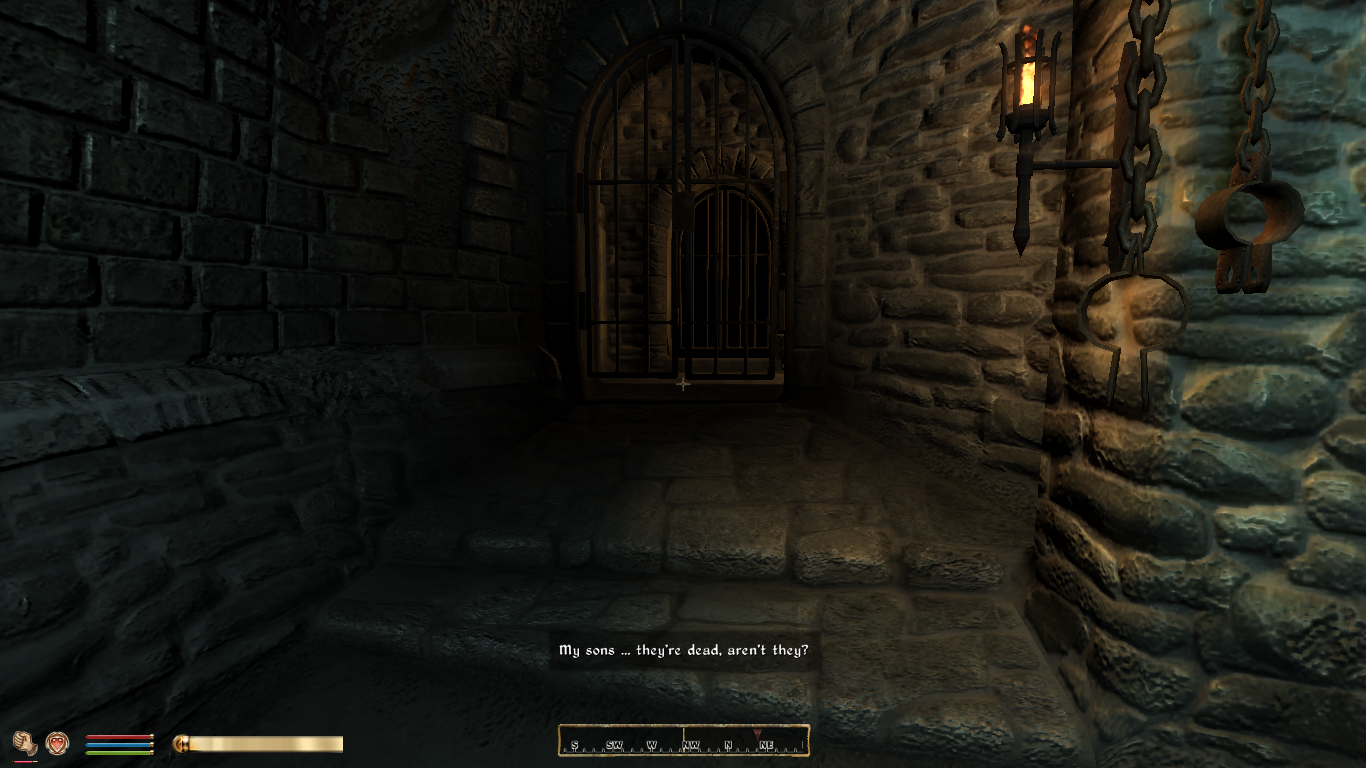1366x768 pixels.
Task: Select the heart healing spell icon
Action: pos(57,743)
